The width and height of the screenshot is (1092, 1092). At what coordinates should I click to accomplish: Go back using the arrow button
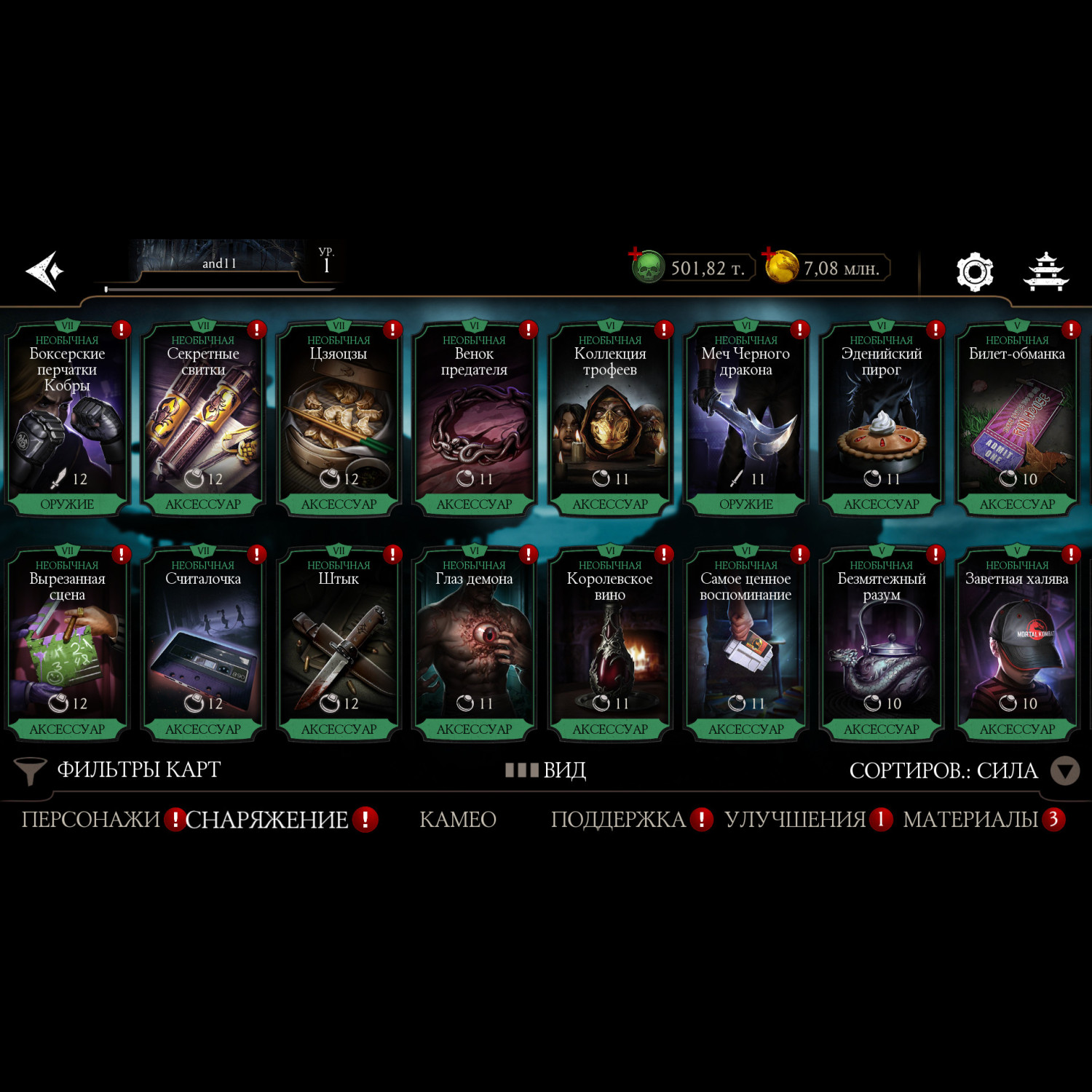(x=45, y=271)
